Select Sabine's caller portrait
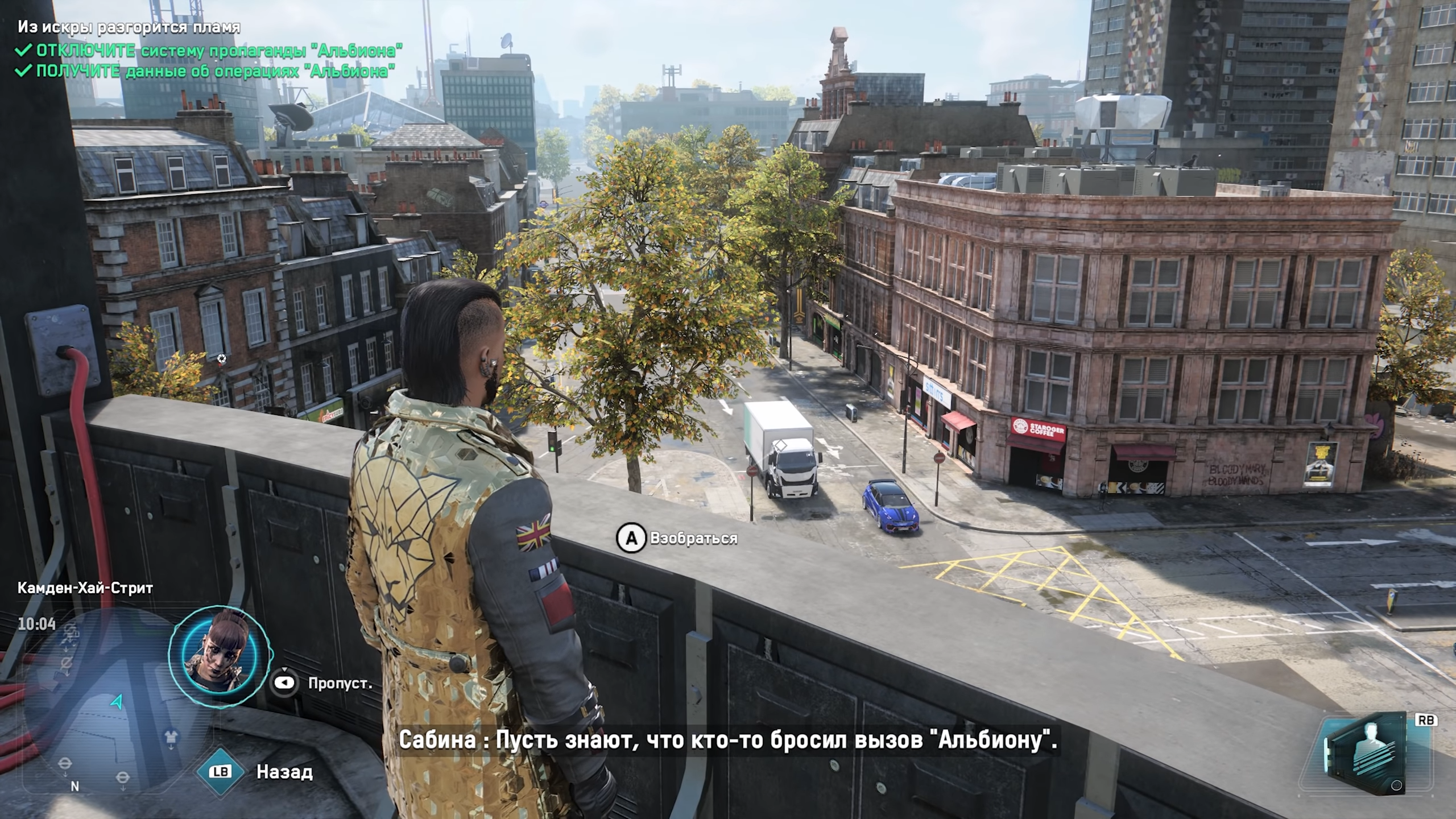The image size is (1456, 819). coord(220,655)
